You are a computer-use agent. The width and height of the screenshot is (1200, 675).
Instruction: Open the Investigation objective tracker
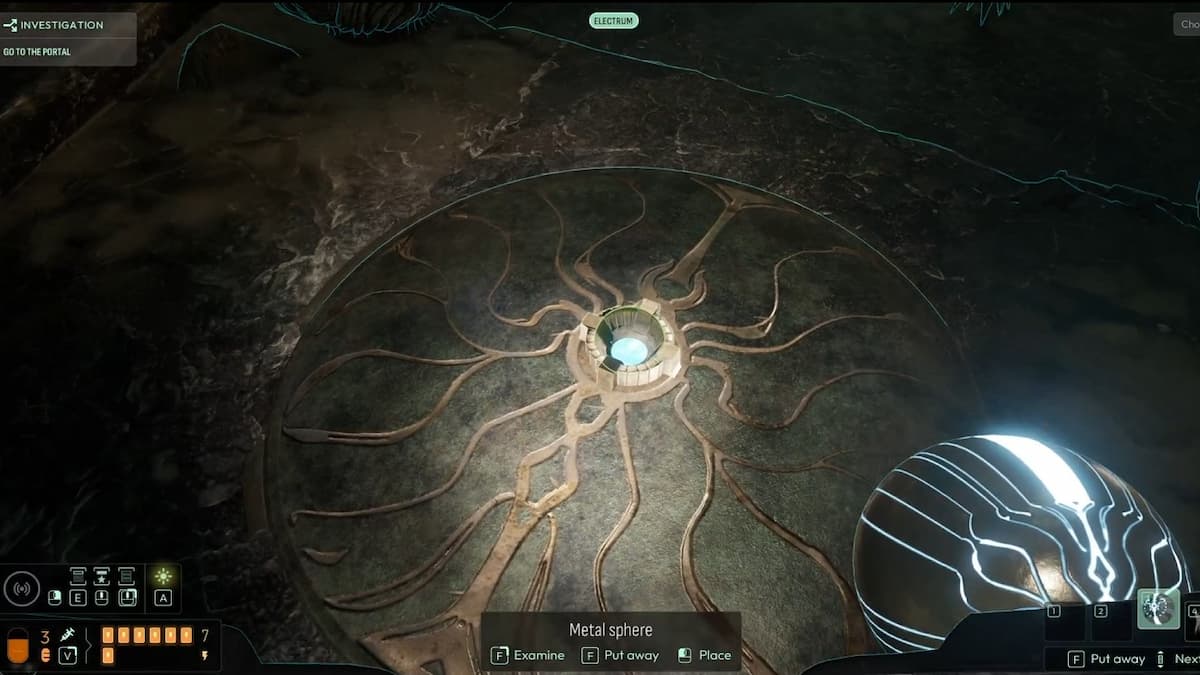point(62,25)
